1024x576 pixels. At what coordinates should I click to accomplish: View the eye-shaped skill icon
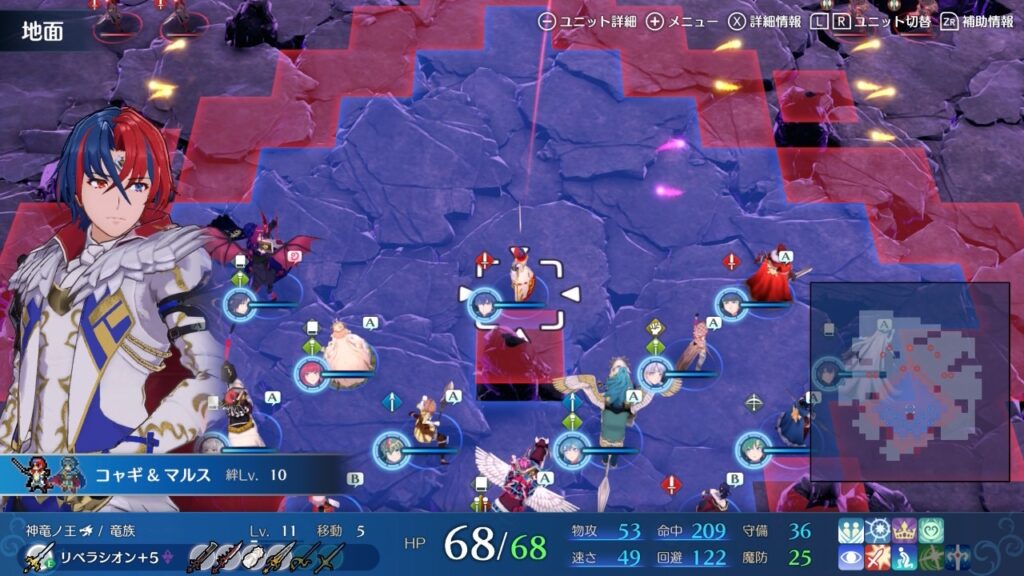[852, 558]
